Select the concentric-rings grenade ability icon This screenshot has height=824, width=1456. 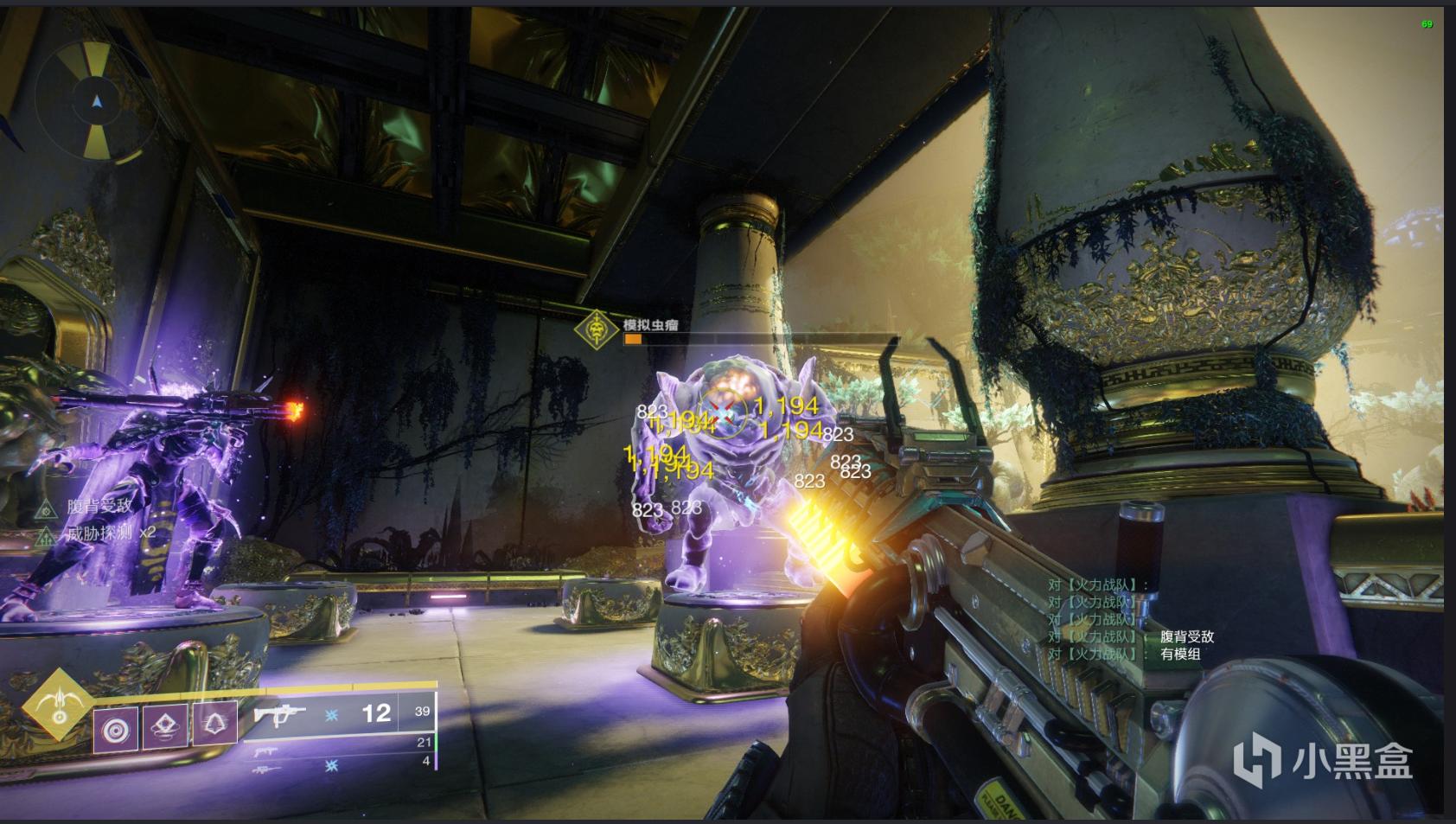tap(115, 730)
